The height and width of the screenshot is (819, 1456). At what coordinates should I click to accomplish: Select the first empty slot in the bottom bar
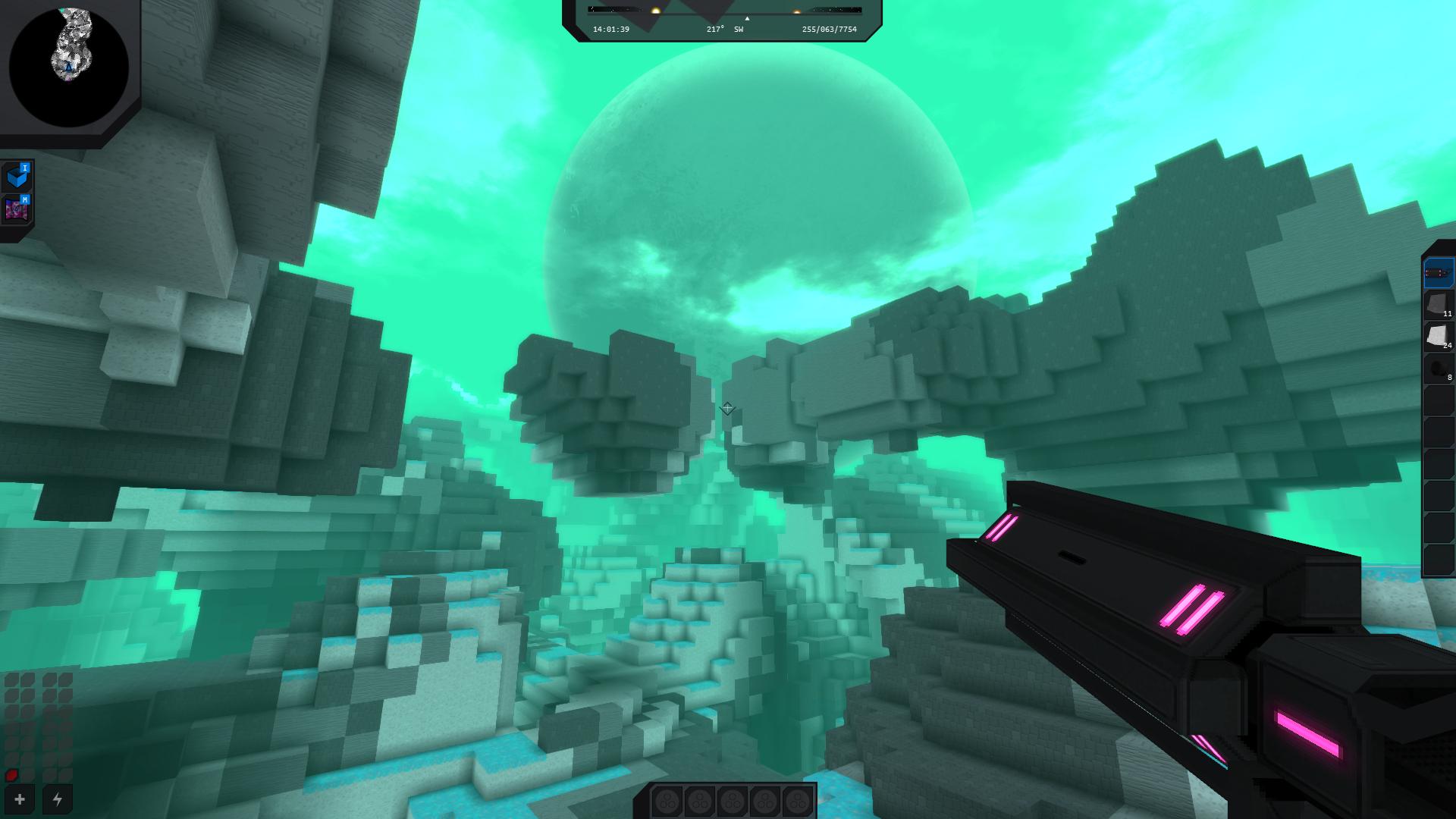click(669, 800)
